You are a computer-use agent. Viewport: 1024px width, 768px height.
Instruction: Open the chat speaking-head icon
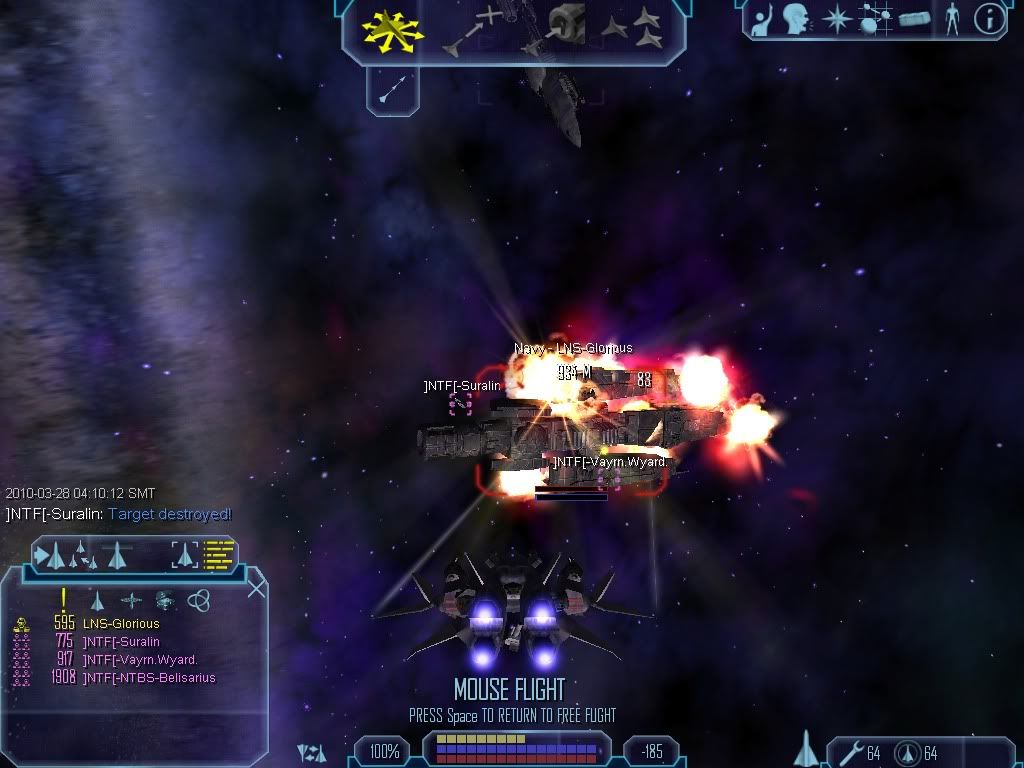coord(796,18)
